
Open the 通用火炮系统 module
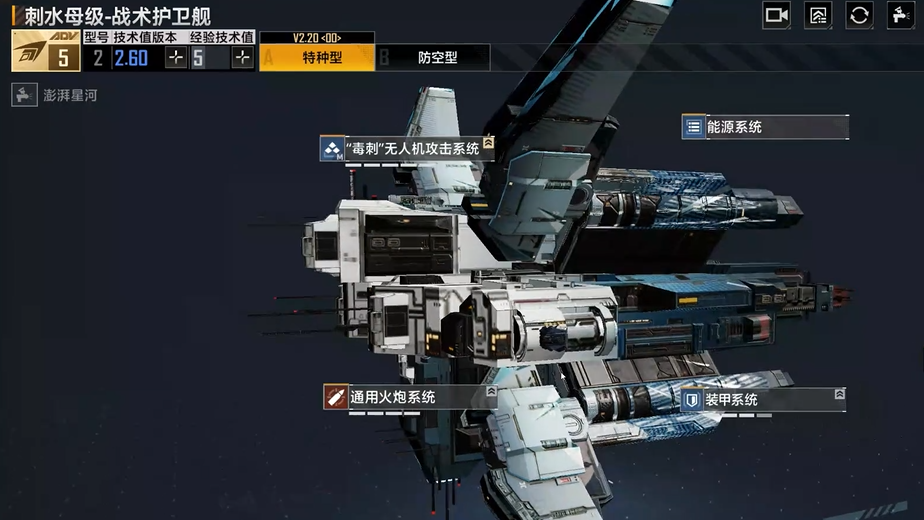coord(410,397)
